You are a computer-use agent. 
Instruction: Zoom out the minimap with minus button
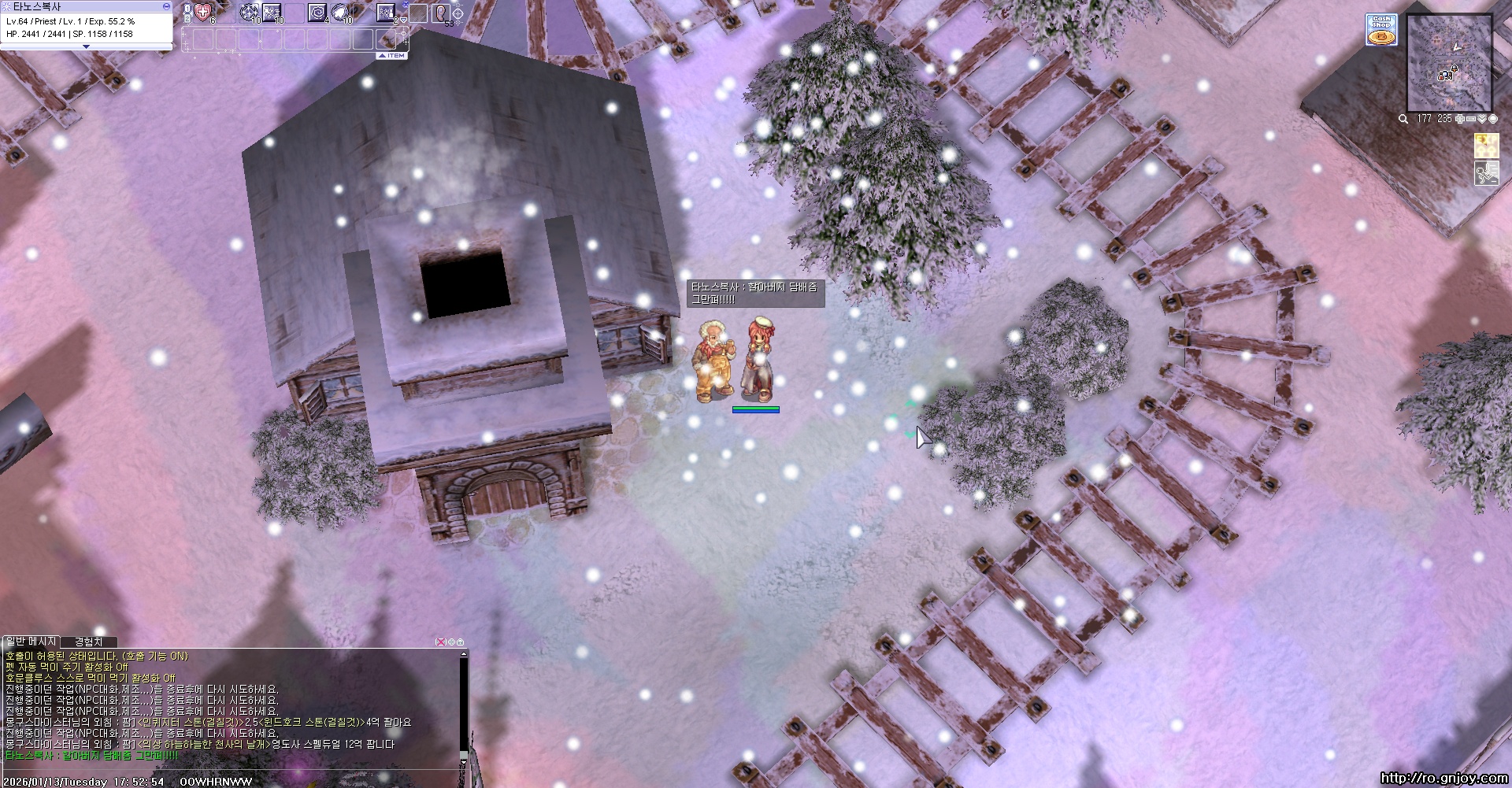pyautogui.click(x=1470, y=119)
